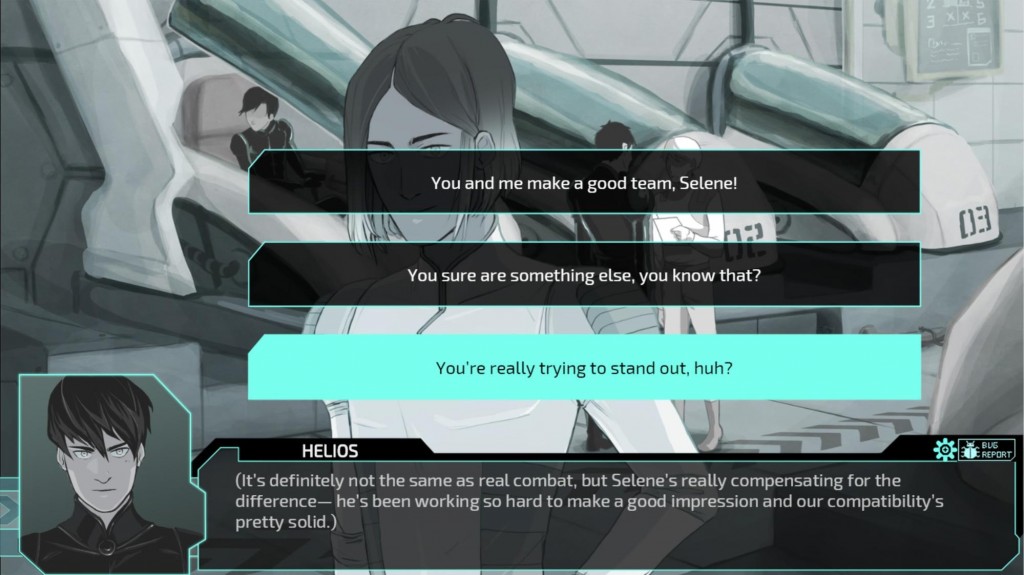
Task: Open the Bug Report button
Action: (x=986, y=449)
